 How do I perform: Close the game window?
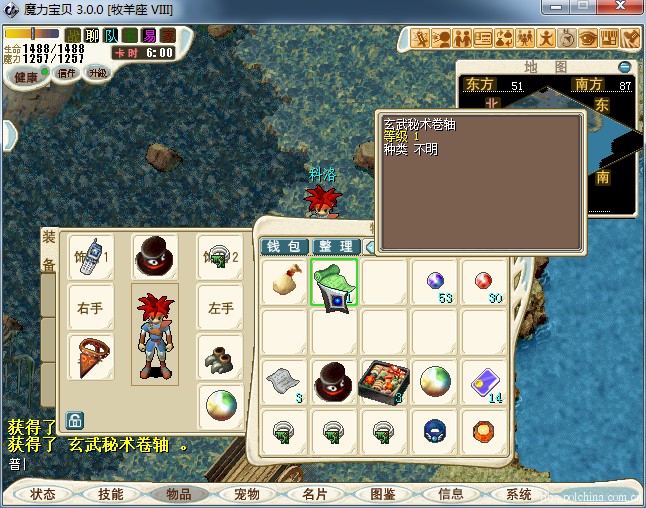618,9
